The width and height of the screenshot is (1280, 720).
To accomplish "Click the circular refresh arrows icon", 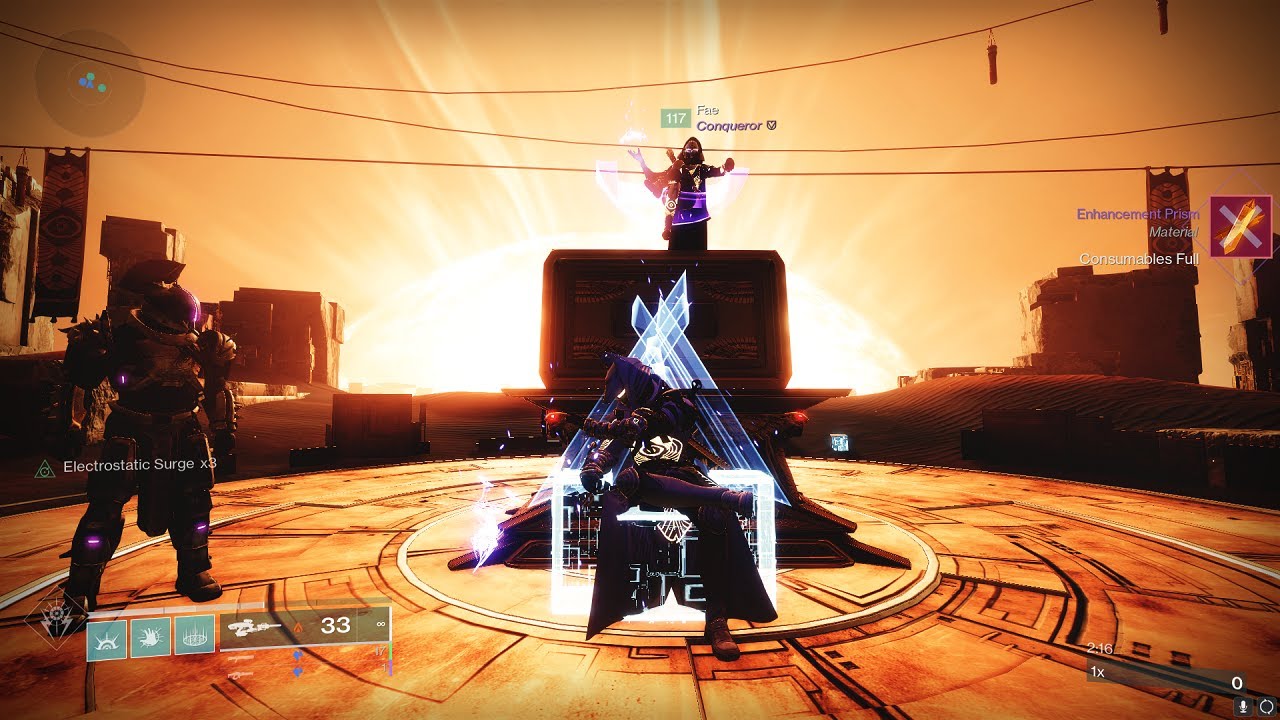I will click(x=1267, y=707).
